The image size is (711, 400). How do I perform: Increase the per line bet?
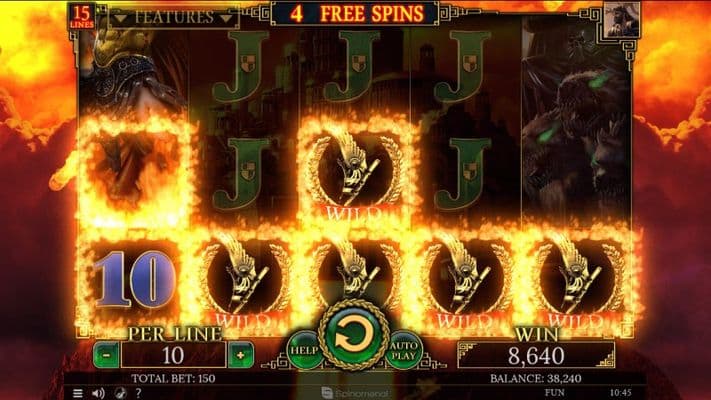tap(240, 354)
